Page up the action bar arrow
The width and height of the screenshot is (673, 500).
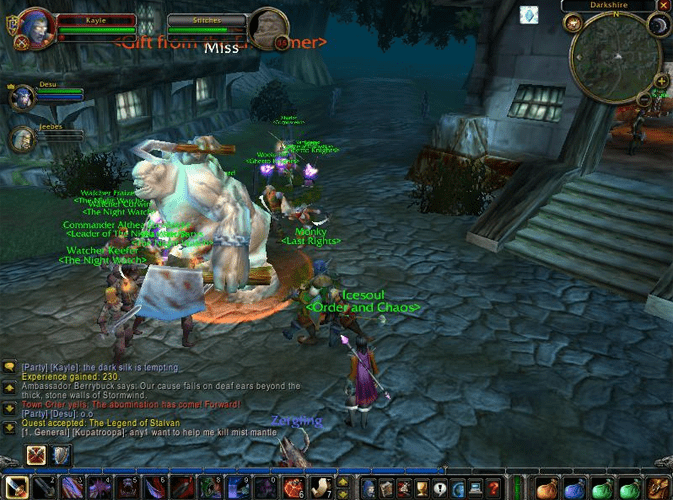[x=342, y=480]
